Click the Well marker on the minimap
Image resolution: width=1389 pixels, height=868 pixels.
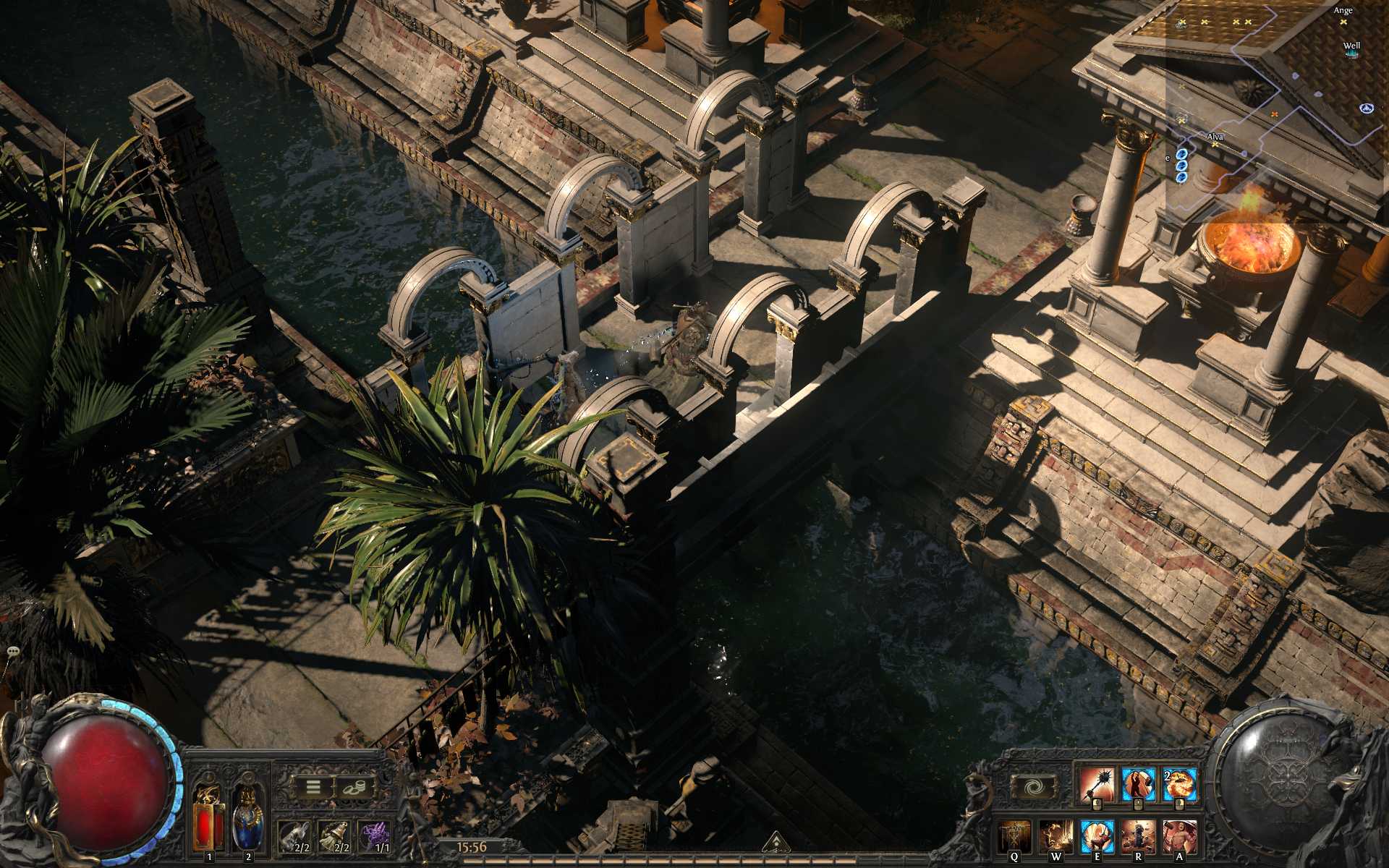click(1351, 50)
